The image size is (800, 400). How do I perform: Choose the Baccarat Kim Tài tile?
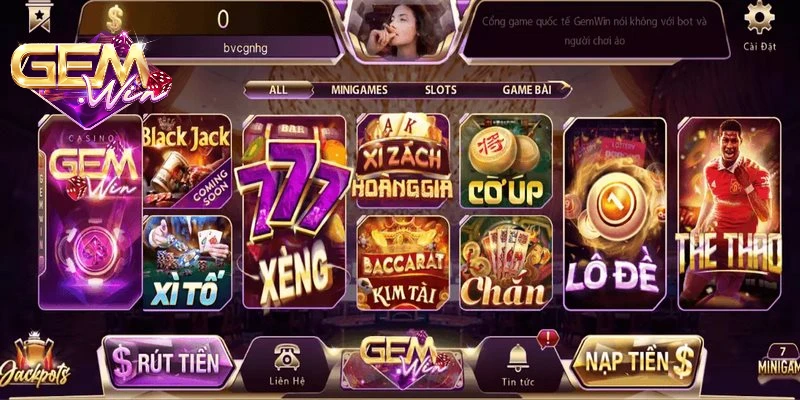pyautogui.click(x=405, y=260)
